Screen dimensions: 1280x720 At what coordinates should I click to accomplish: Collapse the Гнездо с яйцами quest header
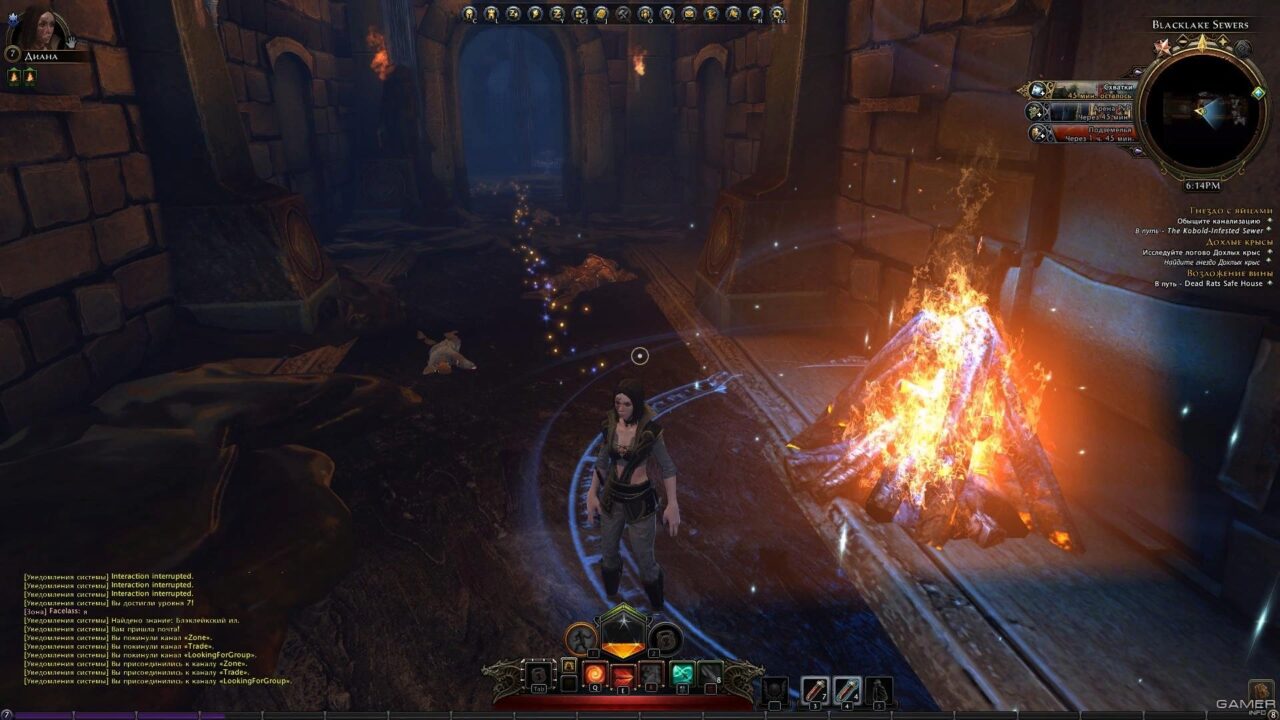point(1232,210)
